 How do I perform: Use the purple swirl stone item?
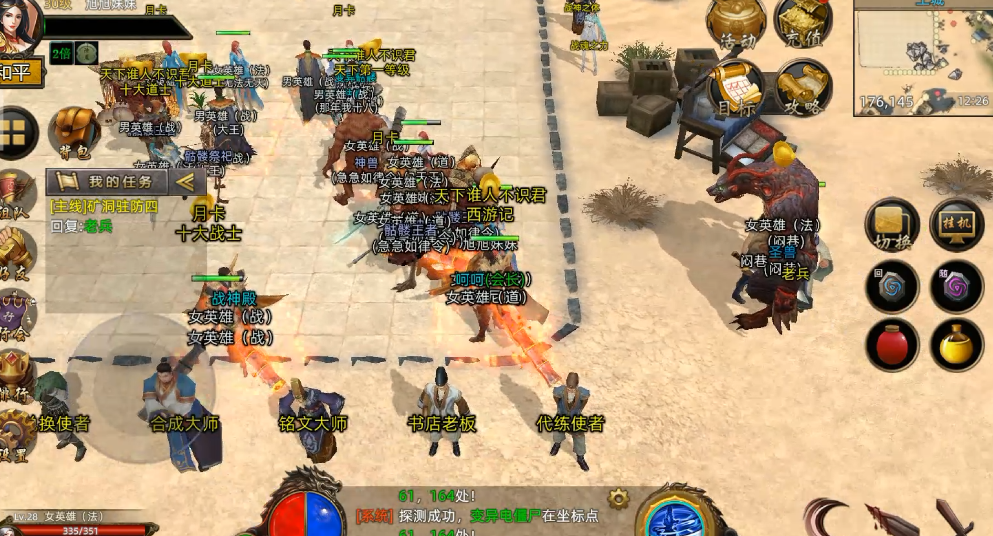pos(956,287)
